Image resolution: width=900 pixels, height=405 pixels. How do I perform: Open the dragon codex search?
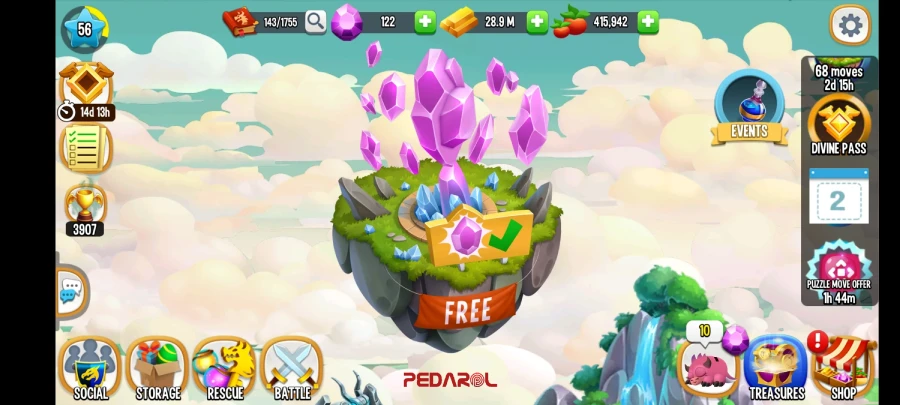[316, 22]
